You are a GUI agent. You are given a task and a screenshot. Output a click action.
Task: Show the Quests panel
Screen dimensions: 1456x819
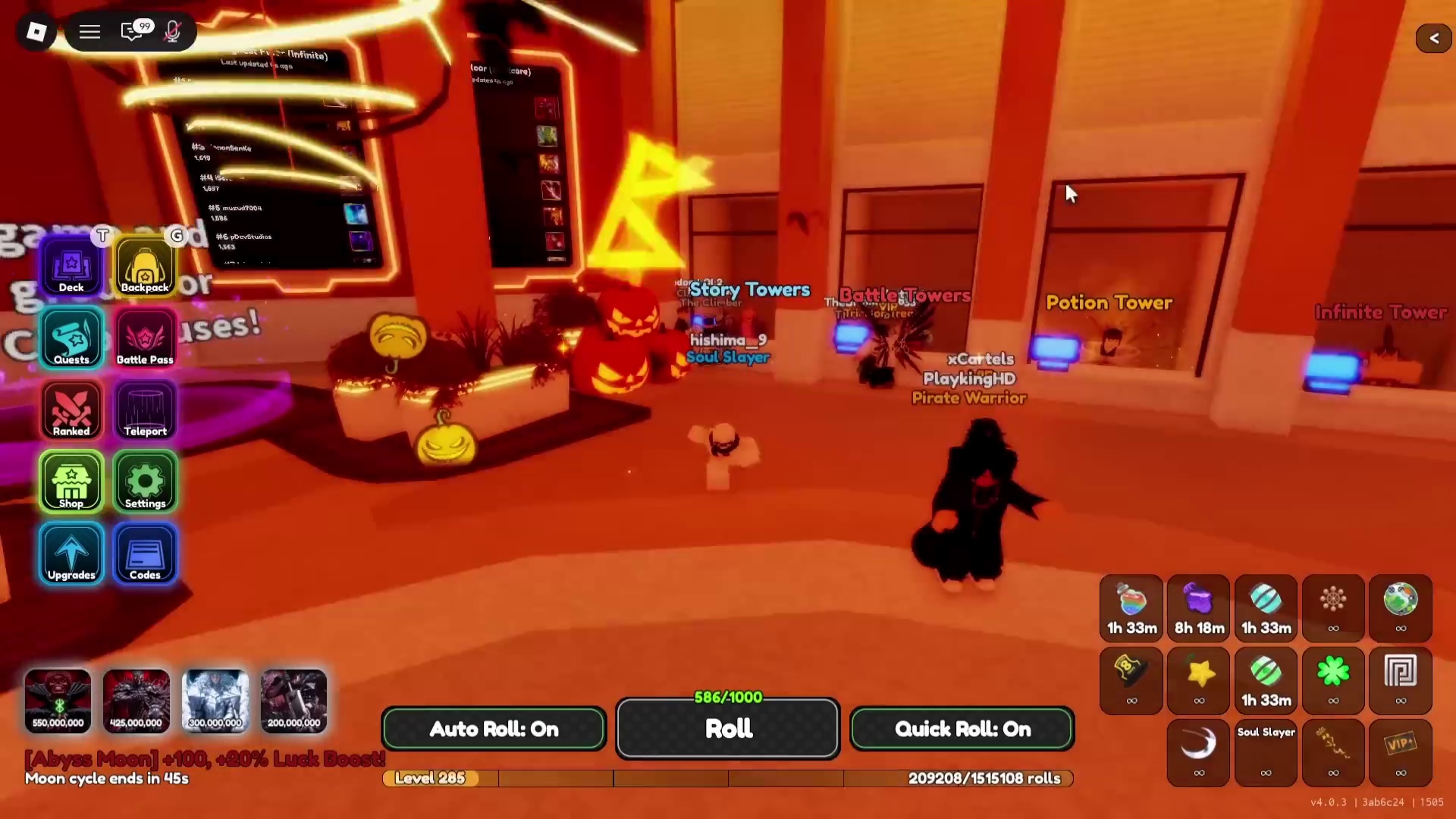point(71,339)
